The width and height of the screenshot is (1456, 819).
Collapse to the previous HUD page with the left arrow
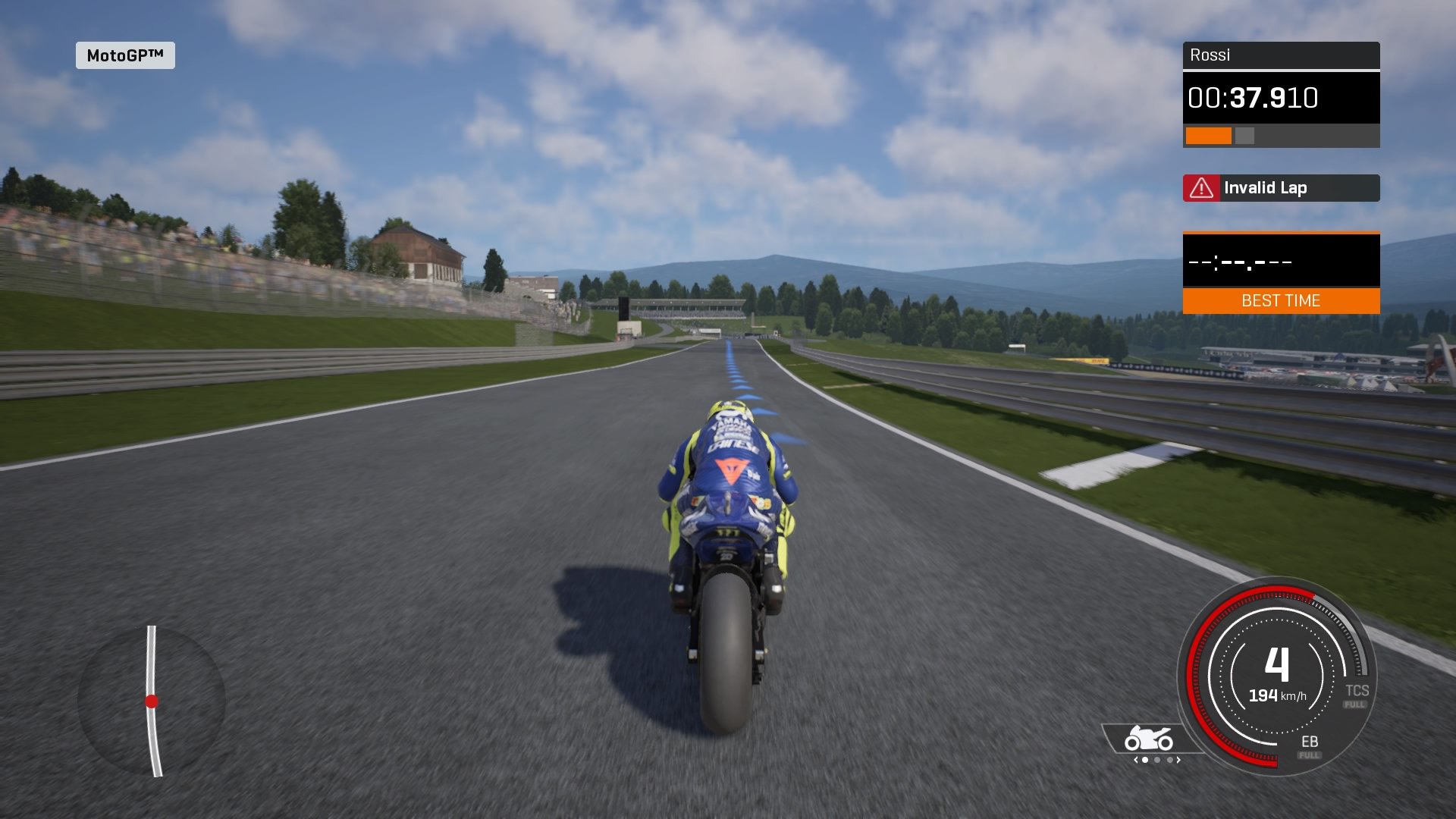(x=1136, y=760)
